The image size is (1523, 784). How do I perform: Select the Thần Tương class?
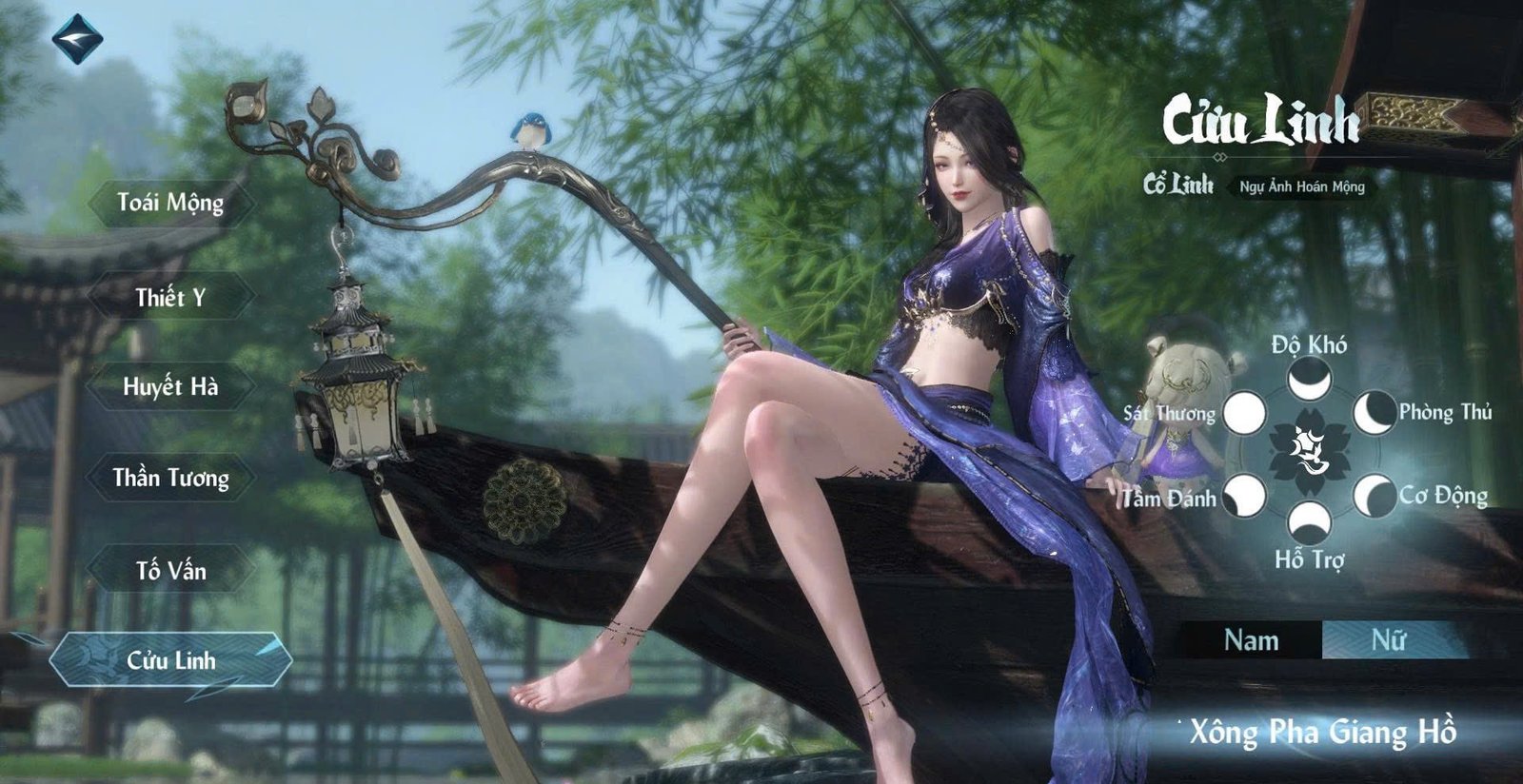(x=170, y=478)
